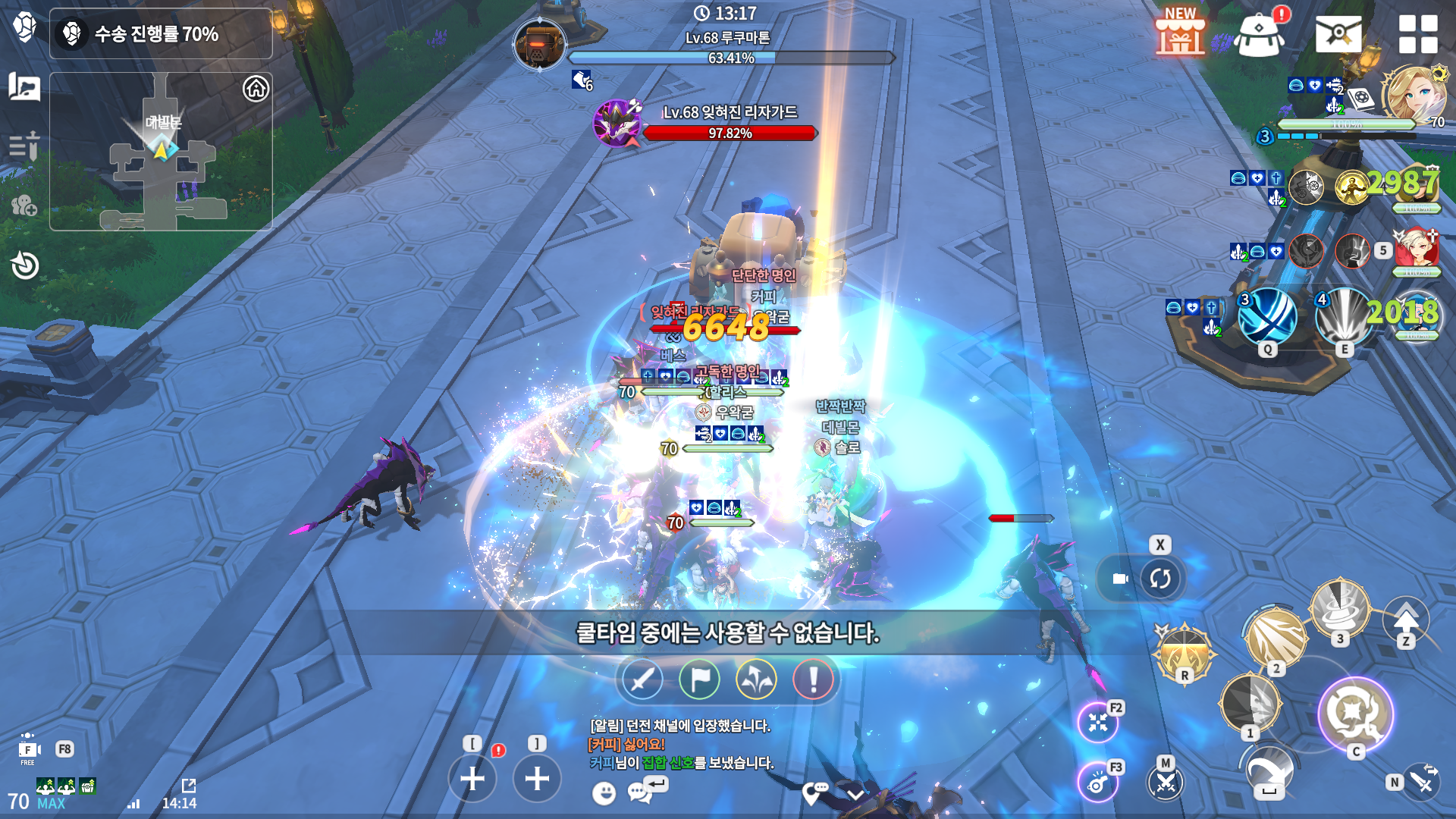Trigger the E partner skill
This screenshot has width=1456, height=819.
point(1344,317)
